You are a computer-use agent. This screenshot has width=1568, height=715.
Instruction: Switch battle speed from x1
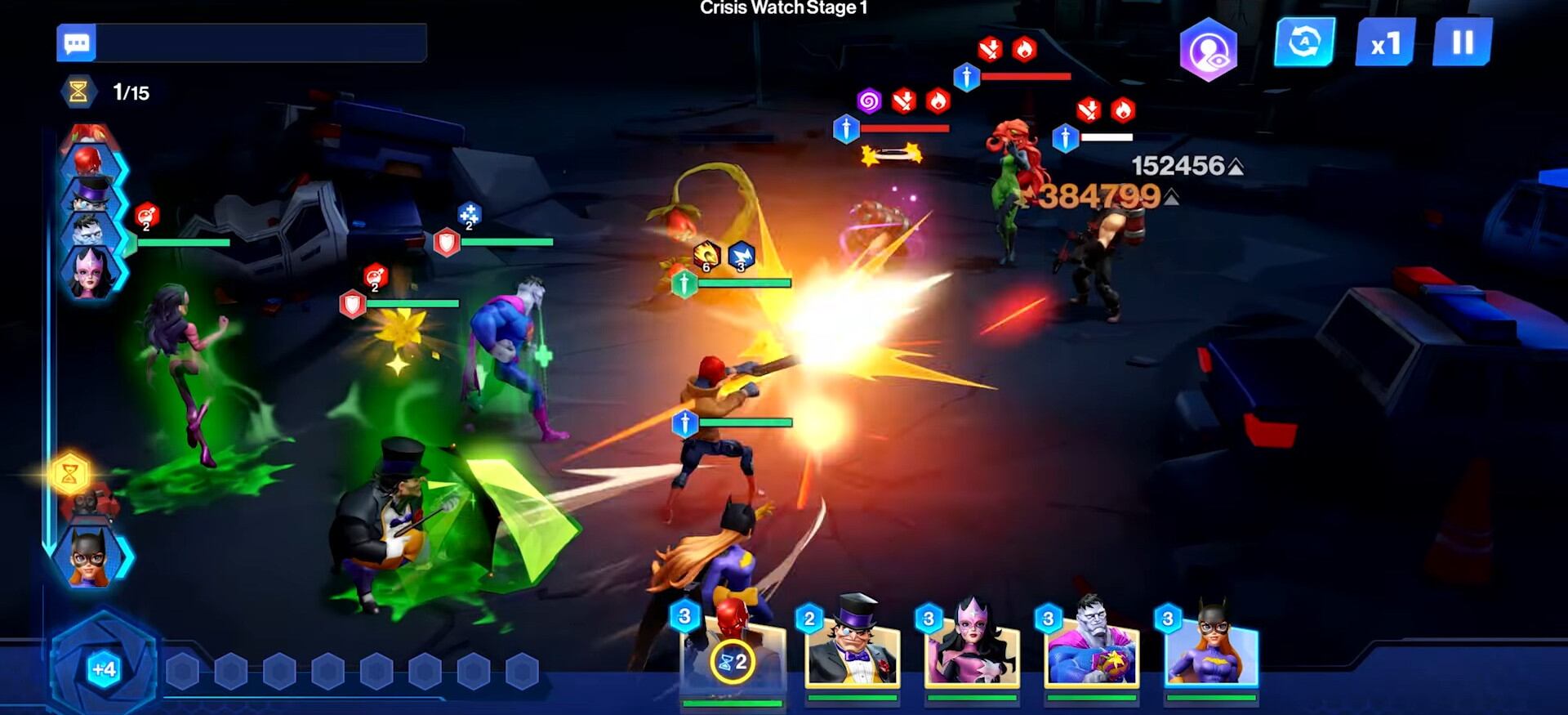(x=1383, y=43)
